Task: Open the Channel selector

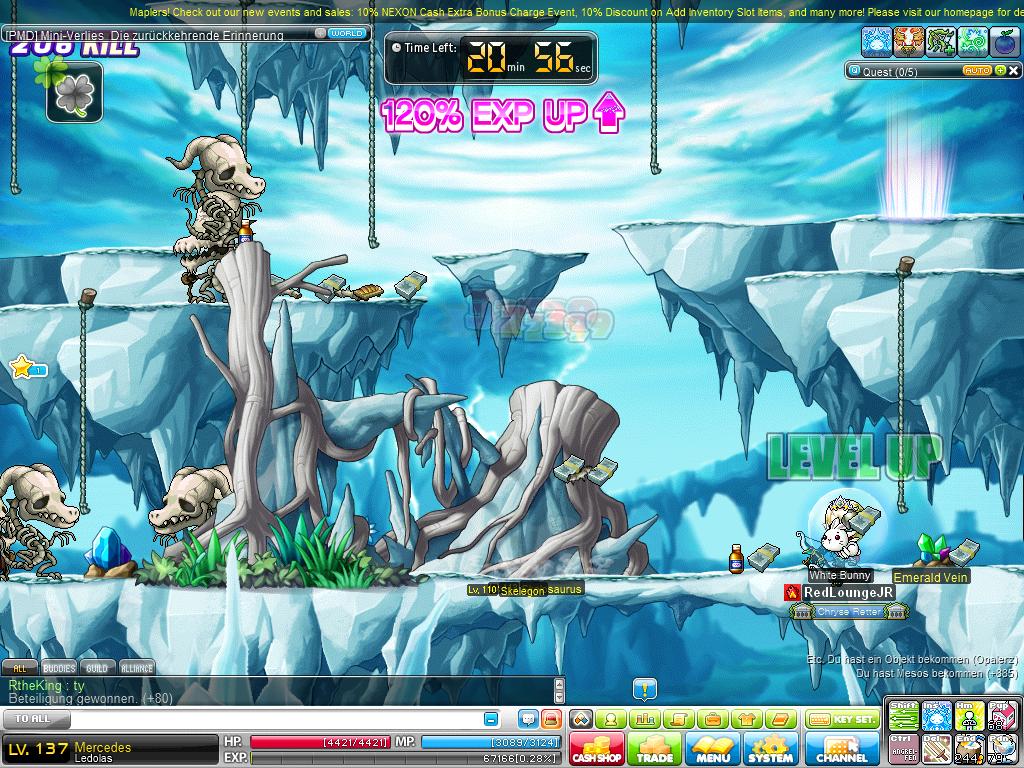Action: [841, 749]
